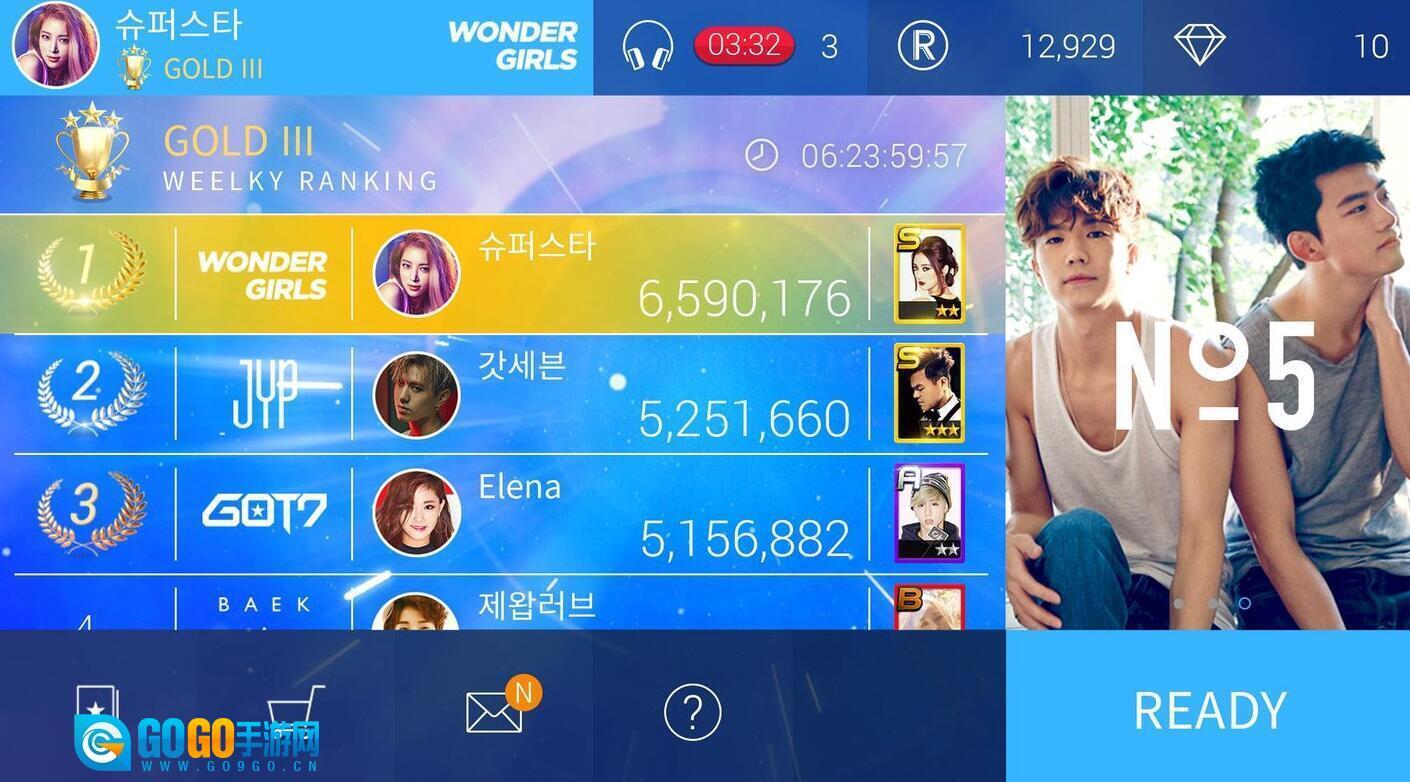Screen dimensions: 1410x782
Task: Tap the headphones energy icon
Action: coord(647,46)
